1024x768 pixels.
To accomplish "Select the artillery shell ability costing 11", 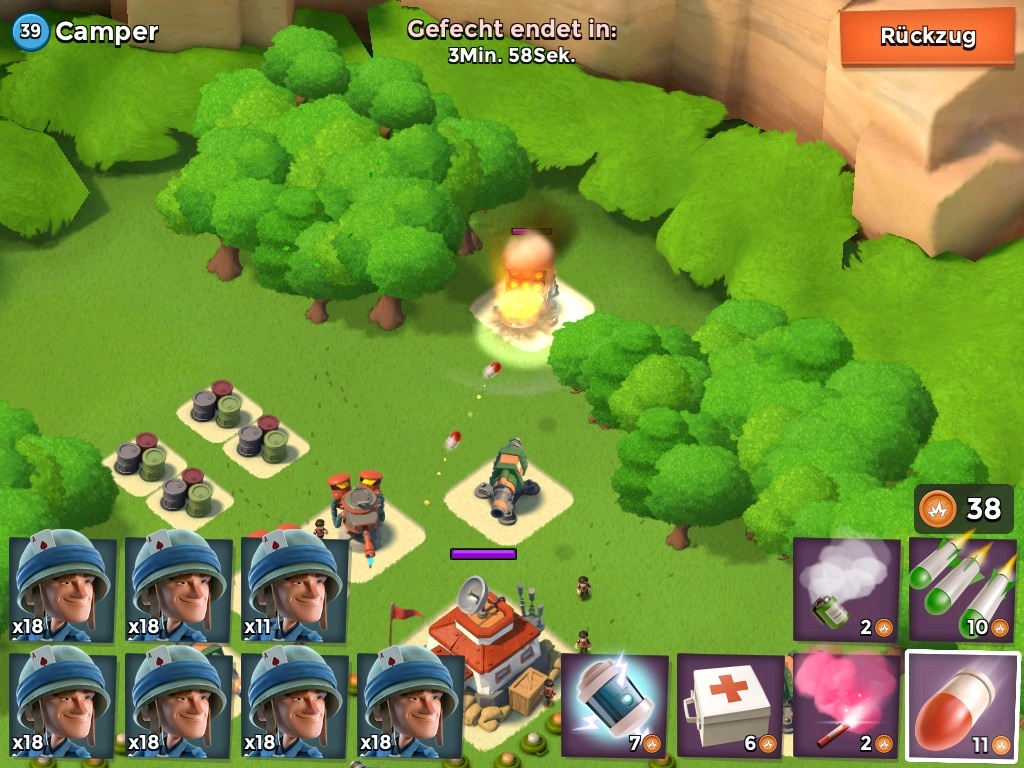I will 961,705.
